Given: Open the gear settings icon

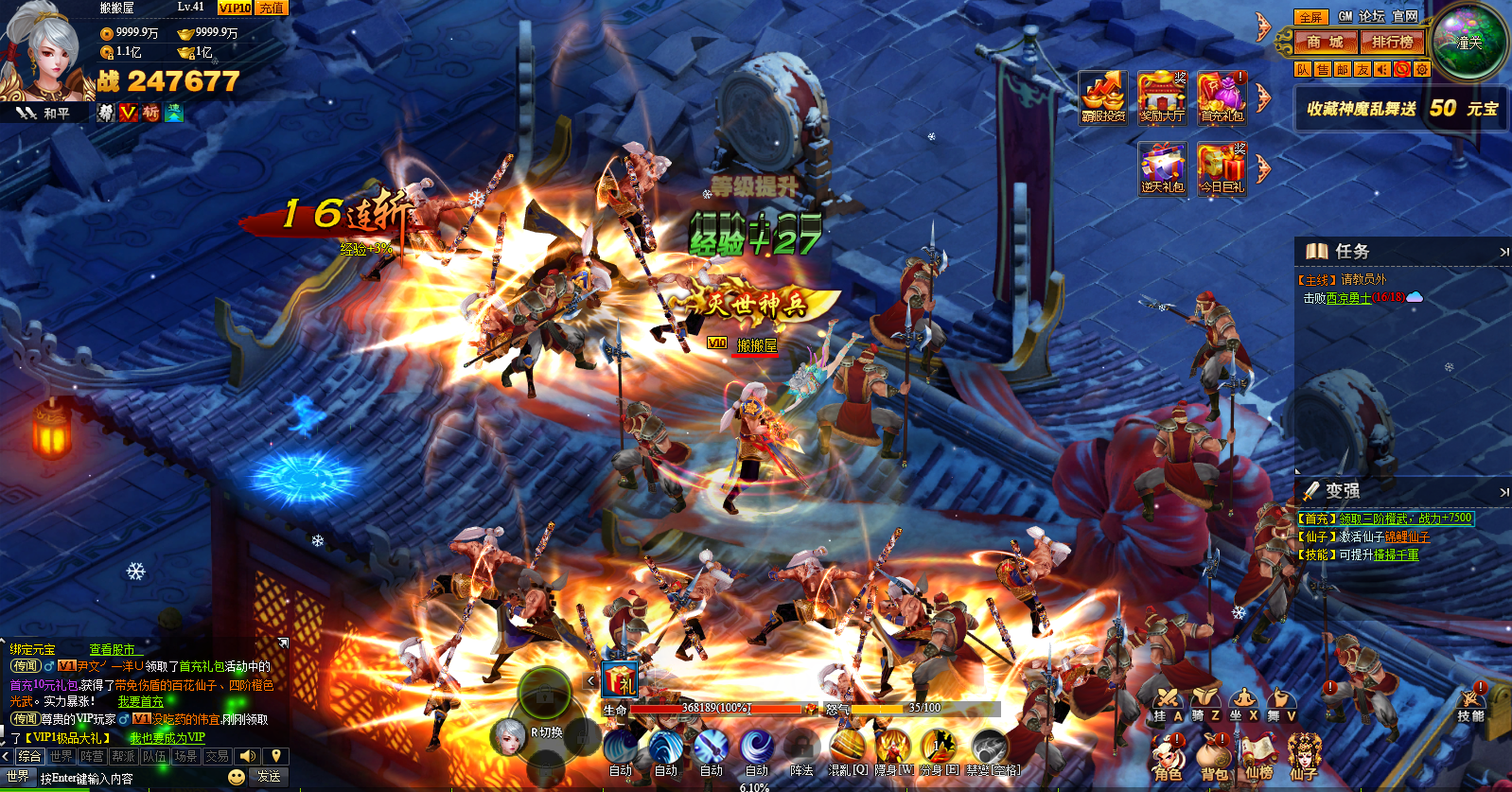Looking at the screenshot, I should [1421, 69].
